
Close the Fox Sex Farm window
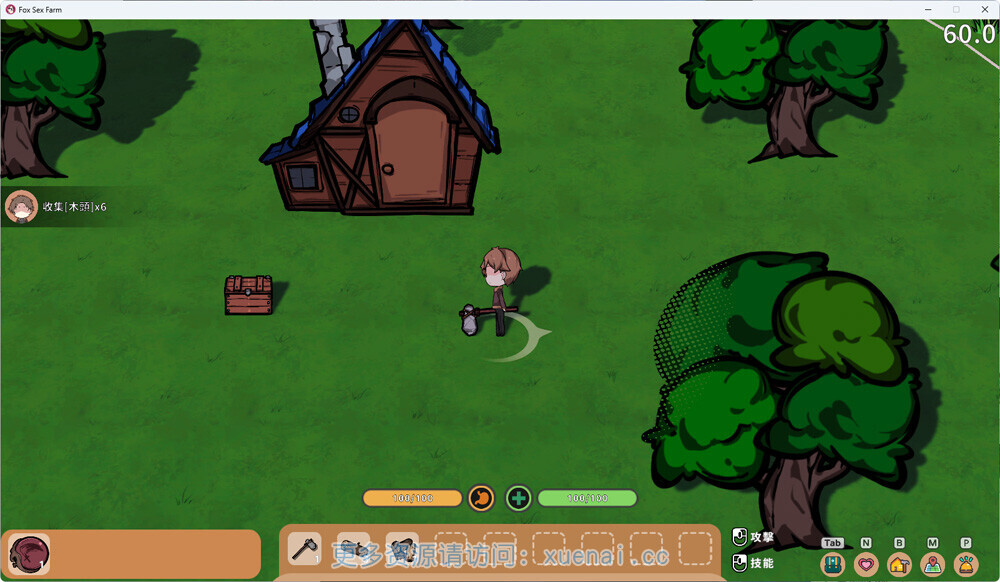coord(982,9)
